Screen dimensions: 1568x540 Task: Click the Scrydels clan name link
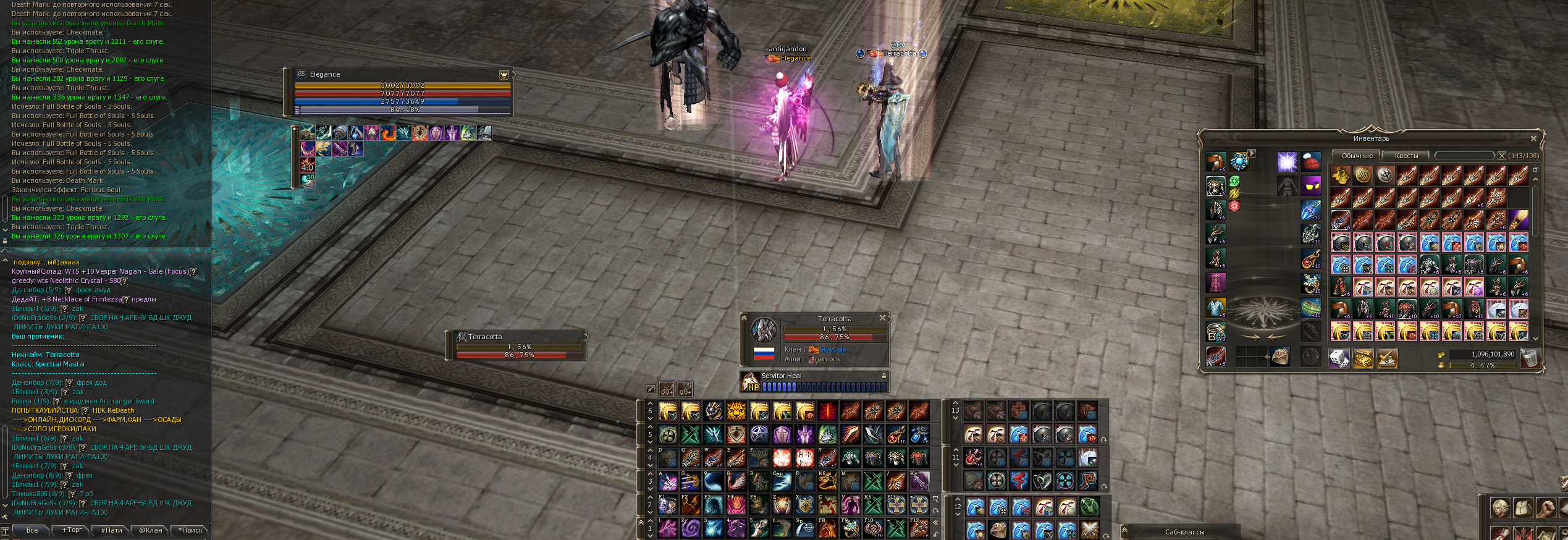[x=833, y=350]
